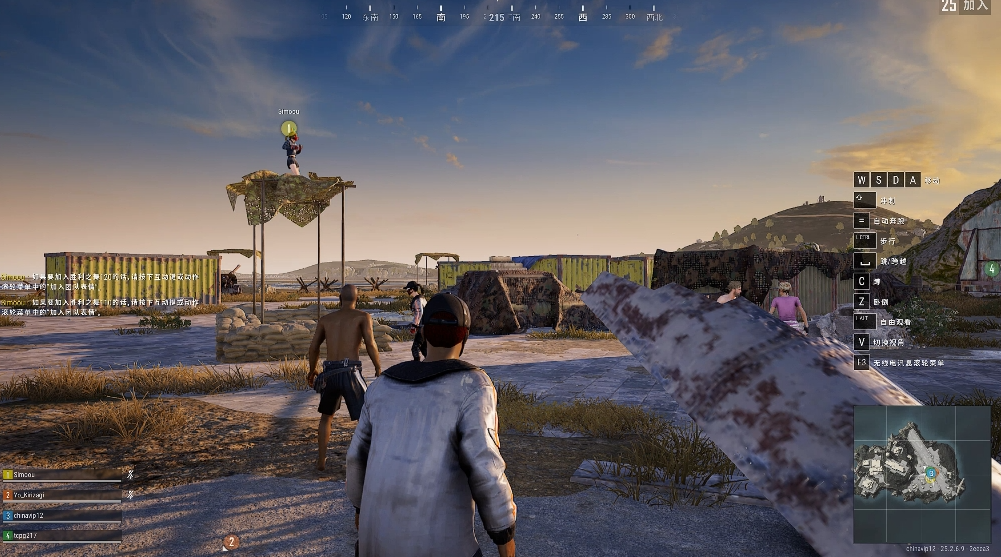Click the green number 4 squad row
Image resolution: width=1001 pixels, height=557 pixels.
(x=60, y=536)
